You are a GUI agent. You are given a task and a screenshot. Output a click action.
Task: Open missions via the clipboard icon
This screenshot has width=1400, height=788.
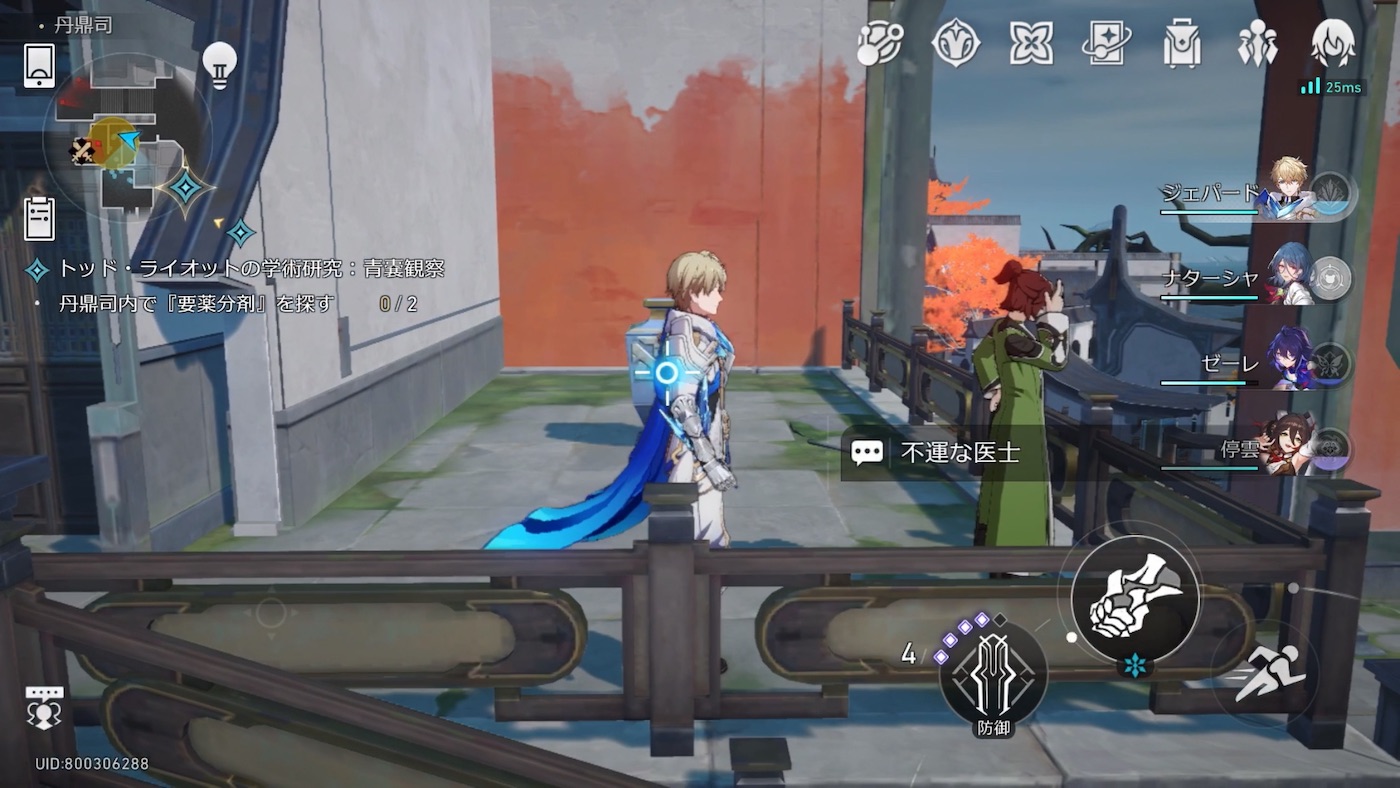[38, 218]
